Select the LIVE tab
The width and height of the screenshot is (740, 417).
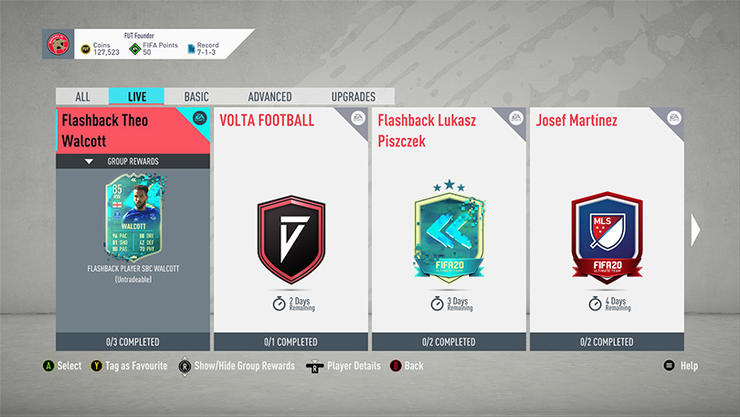click(x=137, y=97)
